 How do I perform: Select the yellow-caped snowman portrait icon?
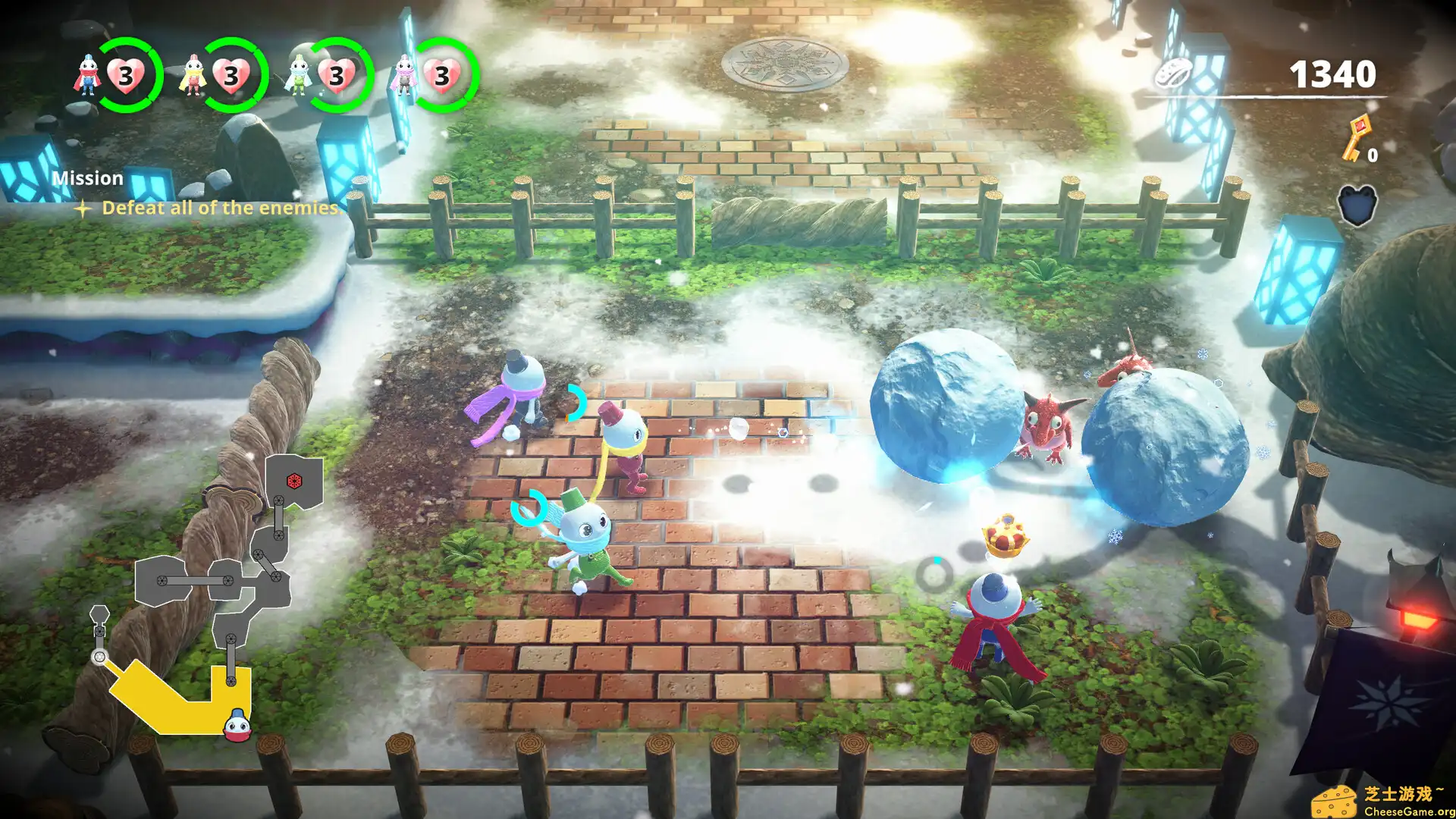click(x=194, y=74)
